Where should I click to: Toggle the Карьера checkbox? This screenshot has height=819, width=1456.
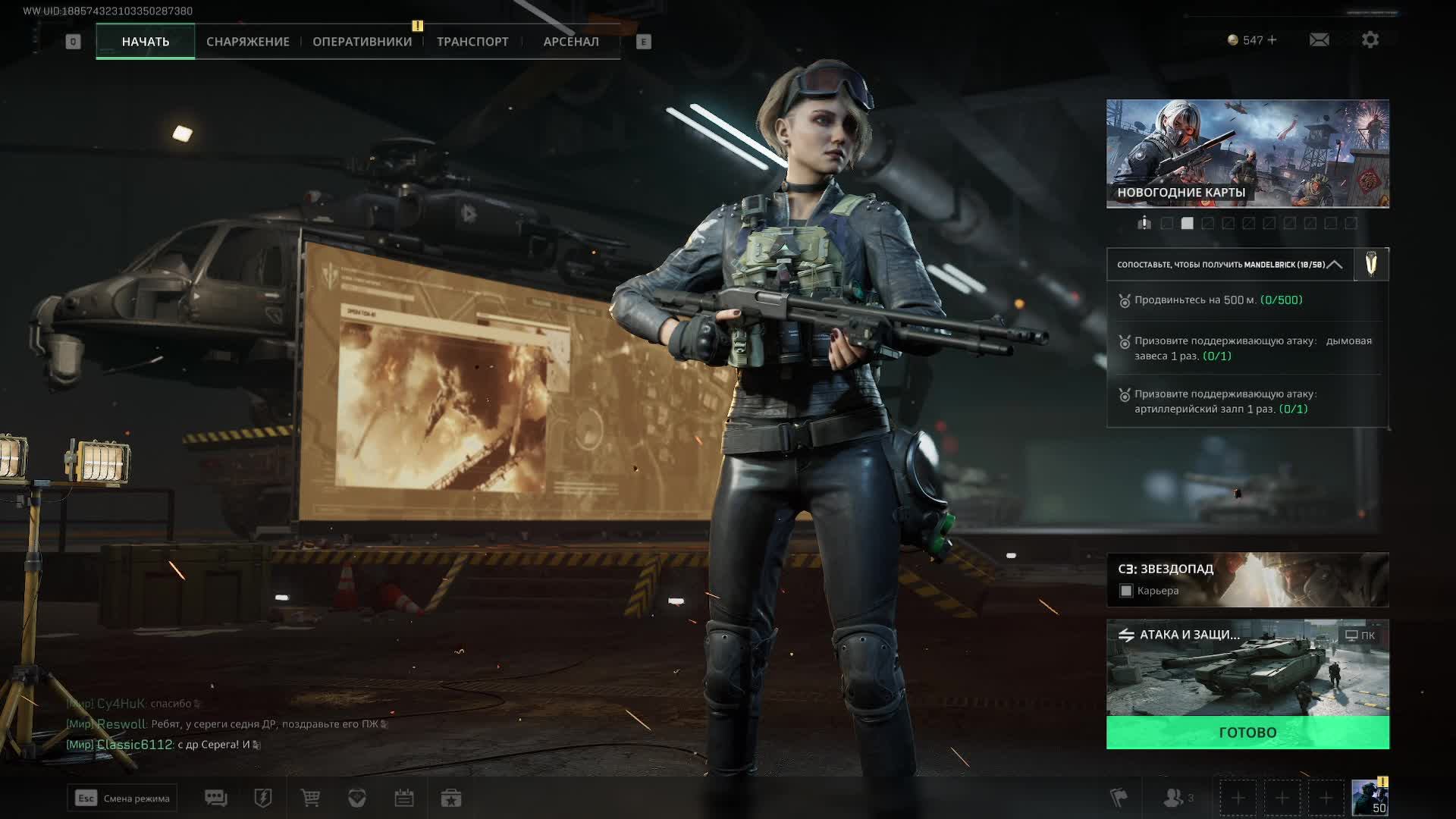[1126, 591]
